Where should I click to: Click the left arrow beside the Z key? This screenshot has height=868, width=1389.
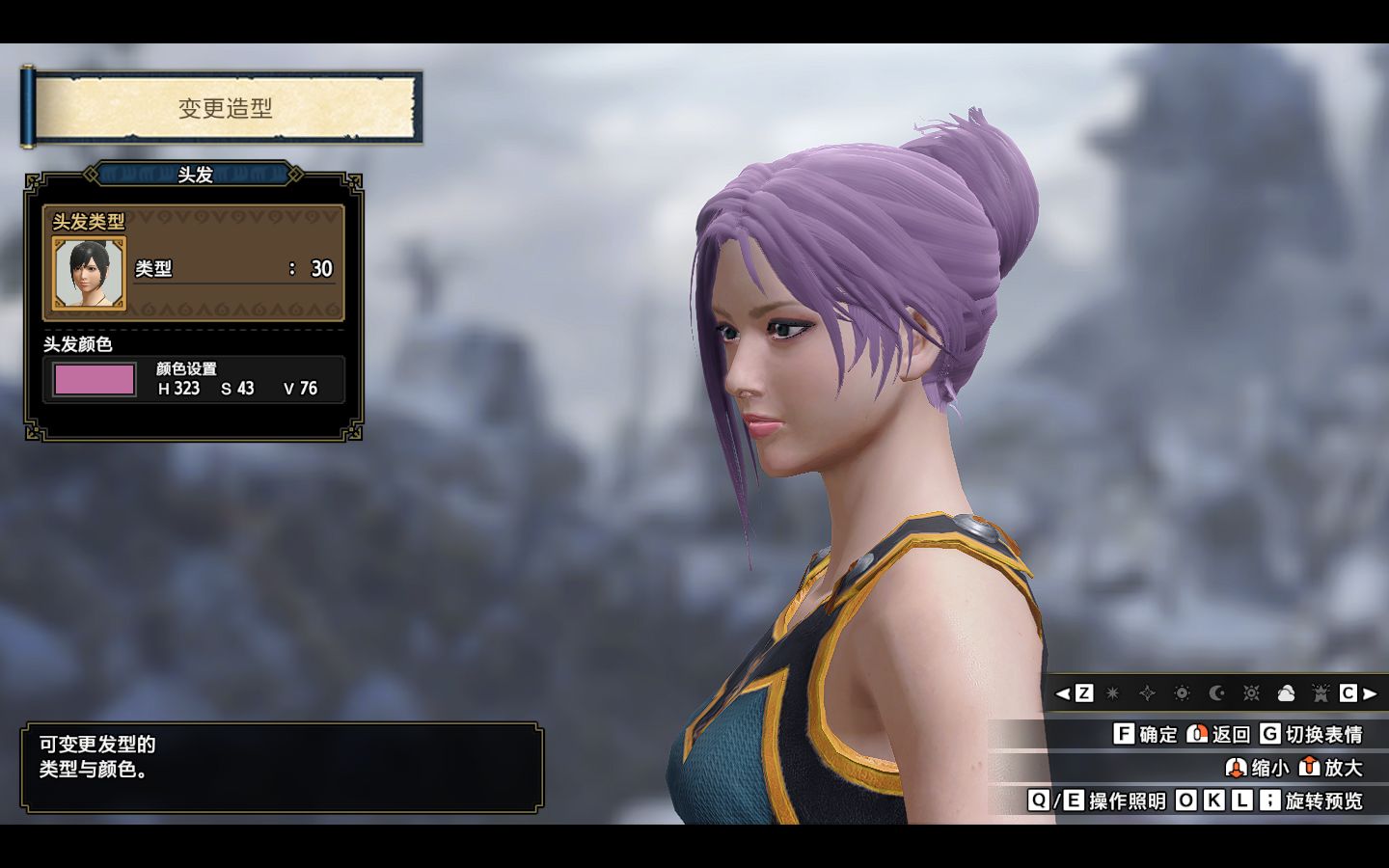tap(1063, 692)
